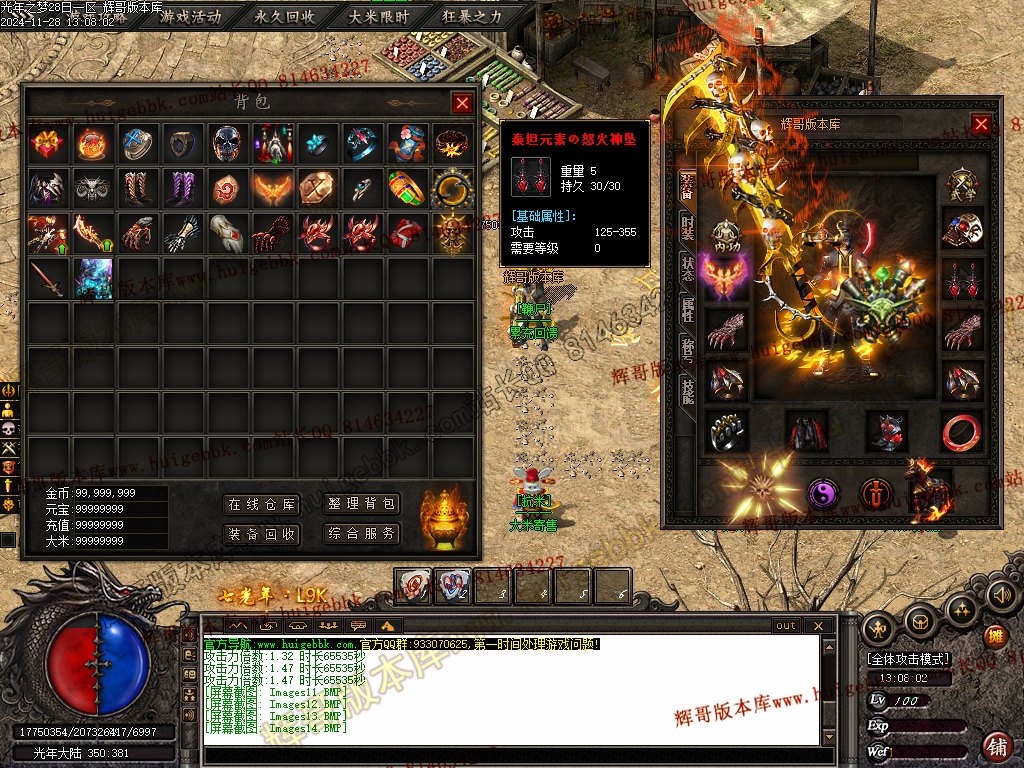Screen dimensions: 1024x768
Task: Click the 整理背包 sort bag button
Action: click(362, 505)
